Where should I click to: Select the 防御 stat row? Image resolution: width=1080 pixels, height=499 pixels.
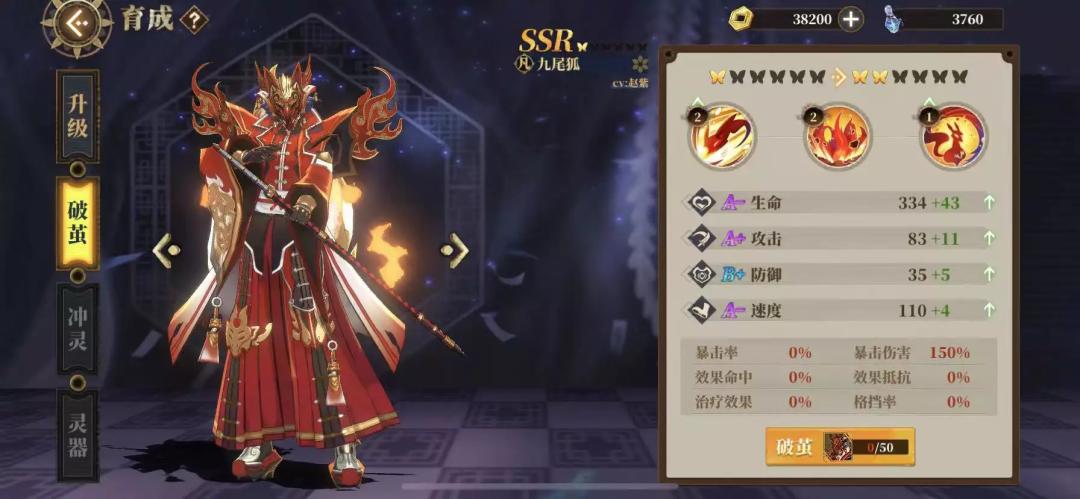(840, 274)
